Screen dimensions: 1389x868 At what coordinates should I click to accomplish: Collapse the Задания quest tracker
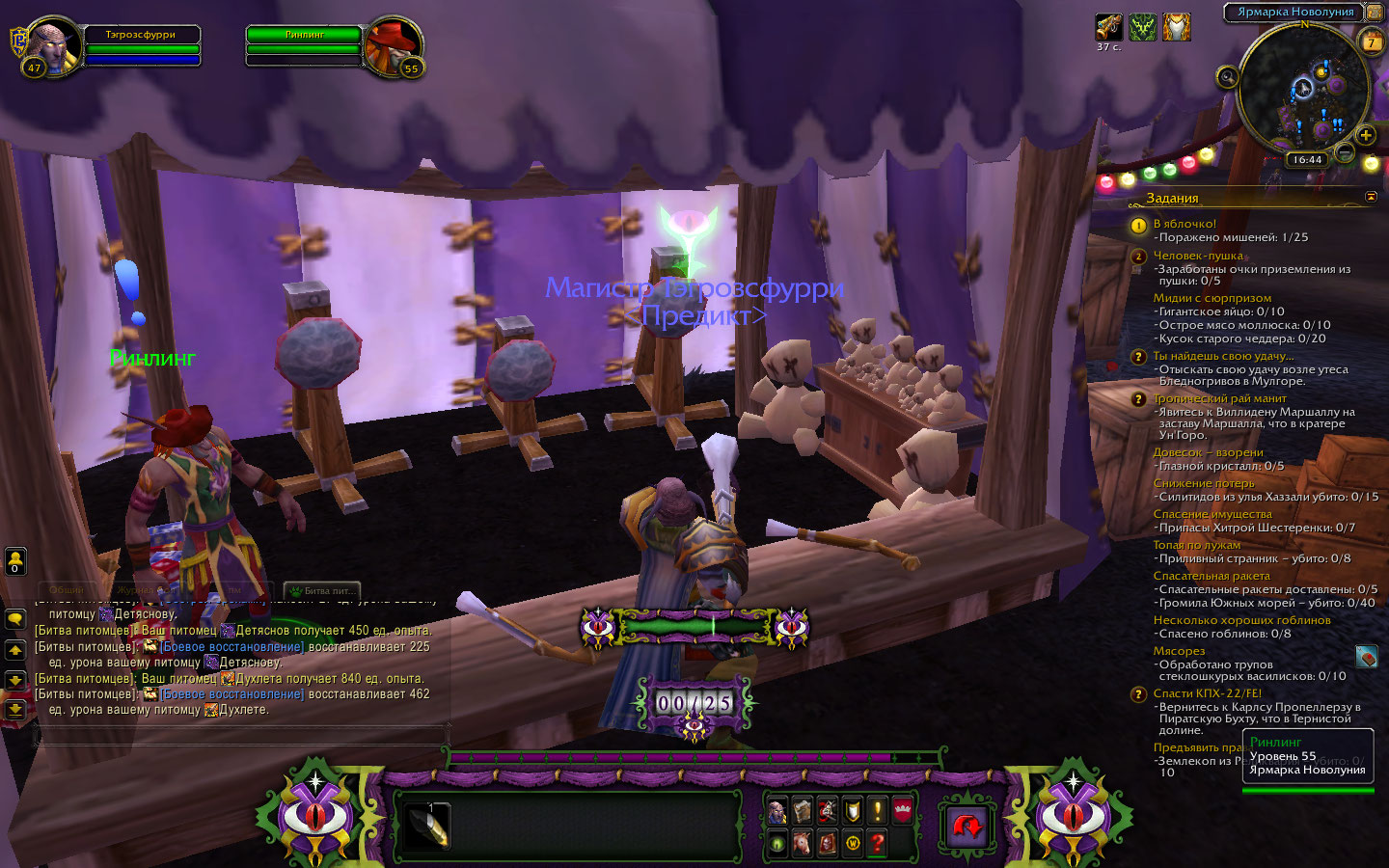(x=1371, y=197)
